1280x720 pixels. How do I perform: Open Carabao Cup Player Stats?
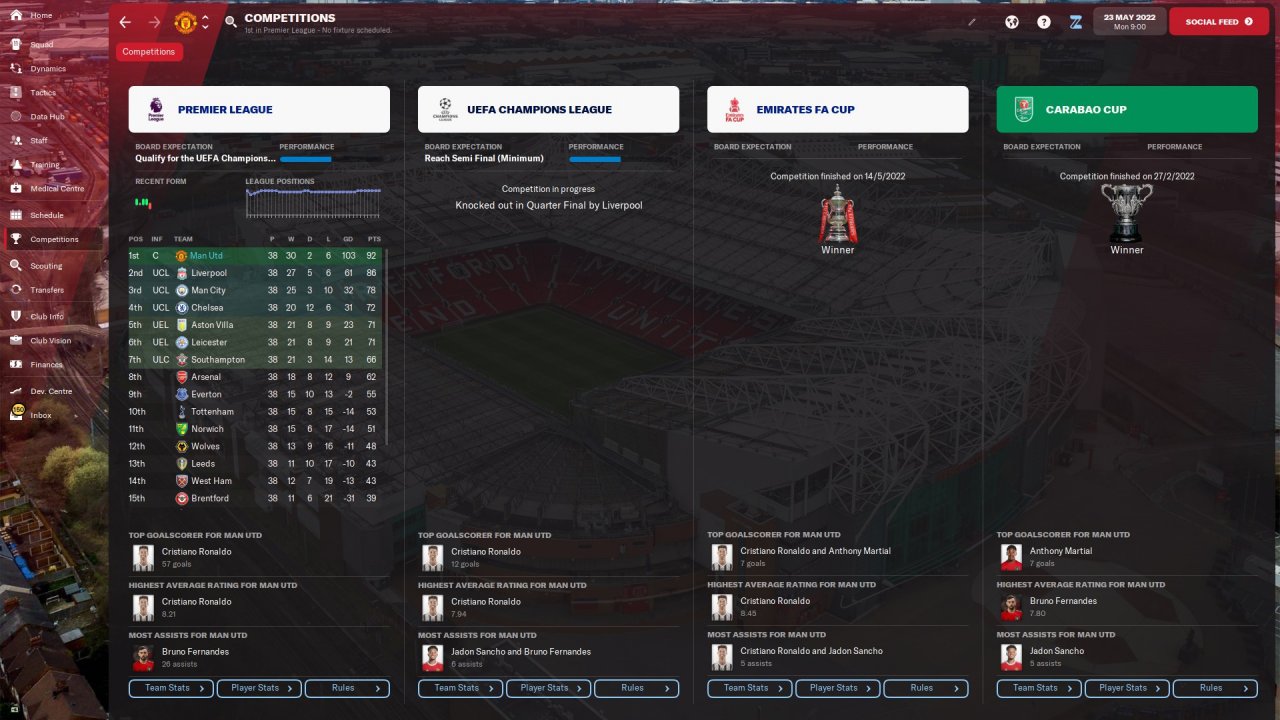click(1127, 688)
